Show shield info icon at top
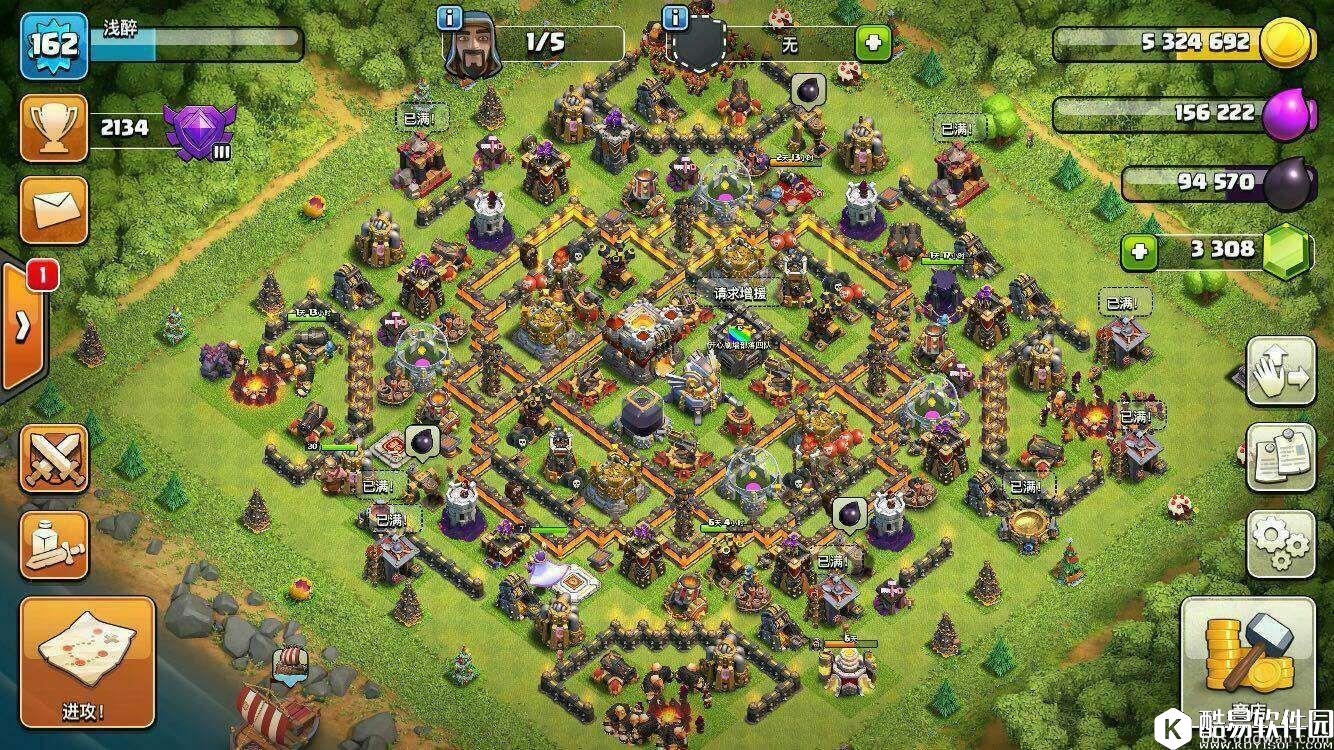 tap(676, 18)
